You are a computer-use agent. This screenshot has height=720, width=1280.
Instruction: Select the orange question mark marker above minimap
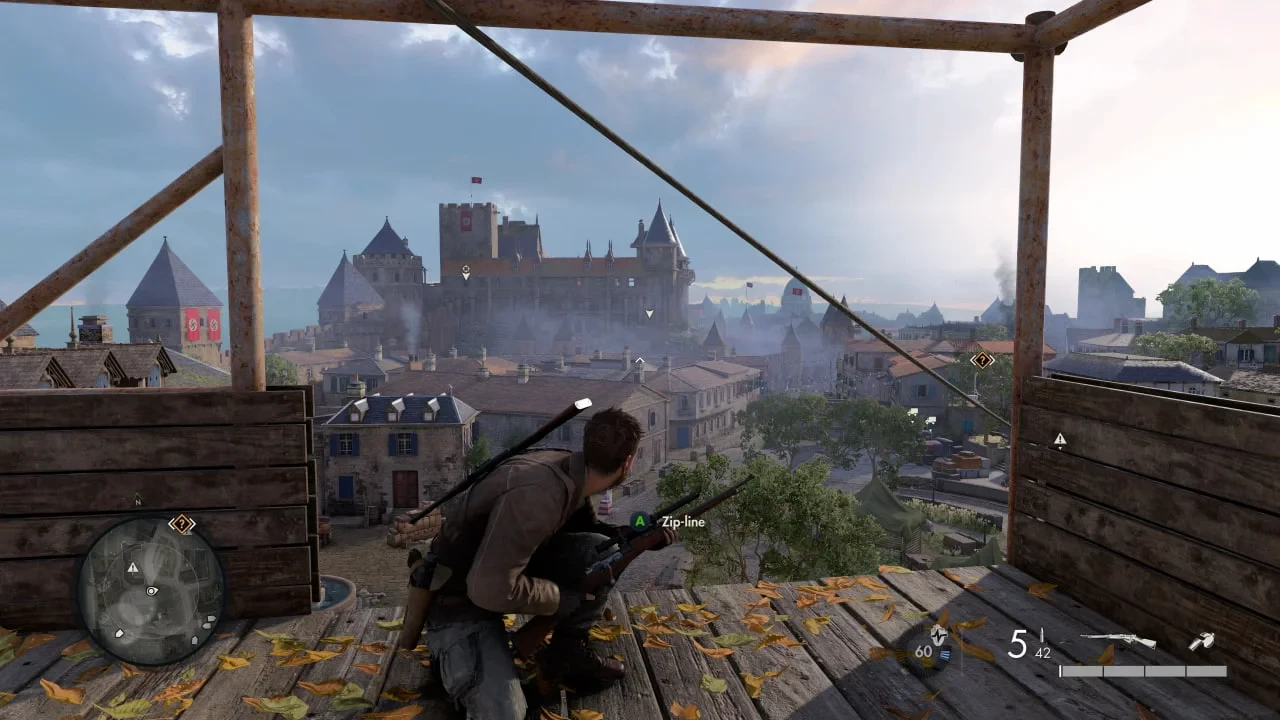pyautogui.click(x=181, y=523)
